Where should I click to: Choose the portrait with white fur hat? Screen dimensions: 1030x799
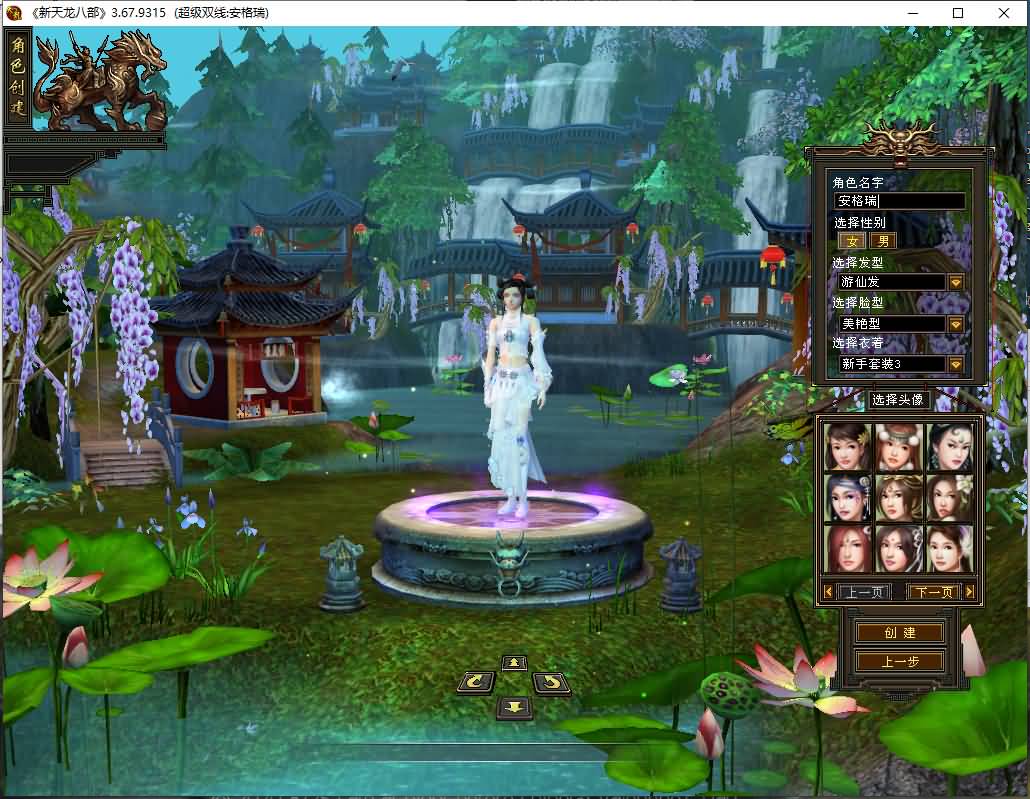coord(899,446)
